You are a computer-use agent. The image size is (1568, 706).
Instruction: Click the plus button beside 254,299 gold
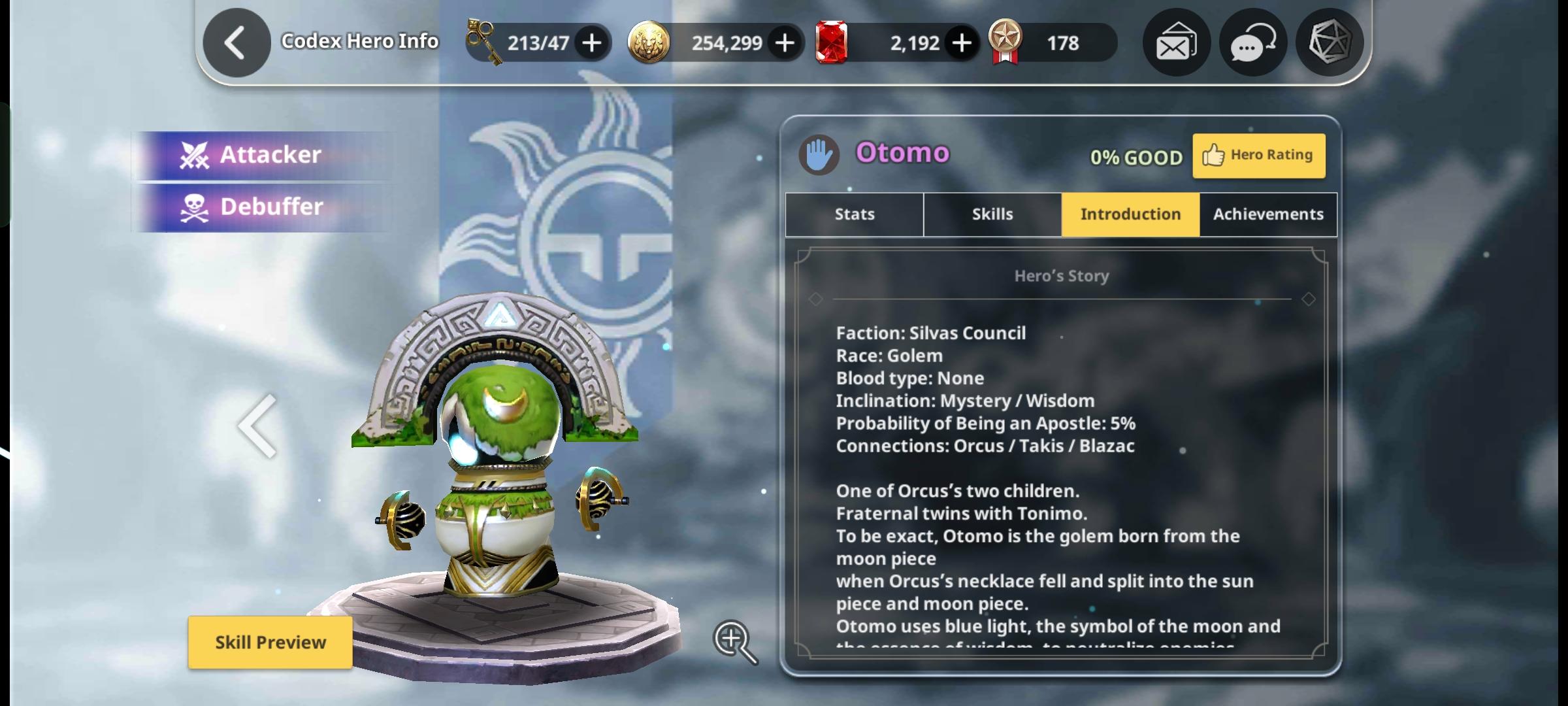(785, 42)
